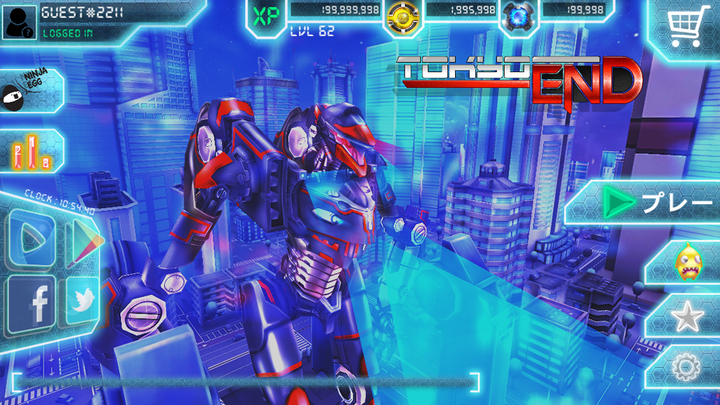Screen dimensions: 720x405
Task: Open the Twitter page
Action: (83, 302)
